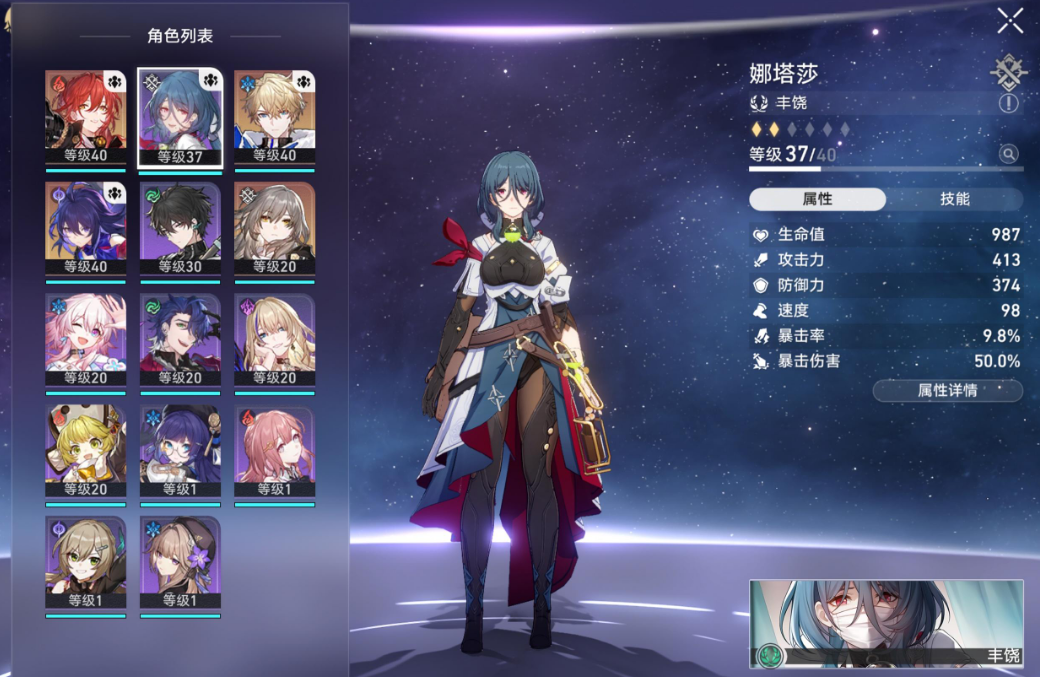This screenshot has height=677, width=1040.
Task: Select the gray-haired level 20 character portrait
Action: pos(274,228)
